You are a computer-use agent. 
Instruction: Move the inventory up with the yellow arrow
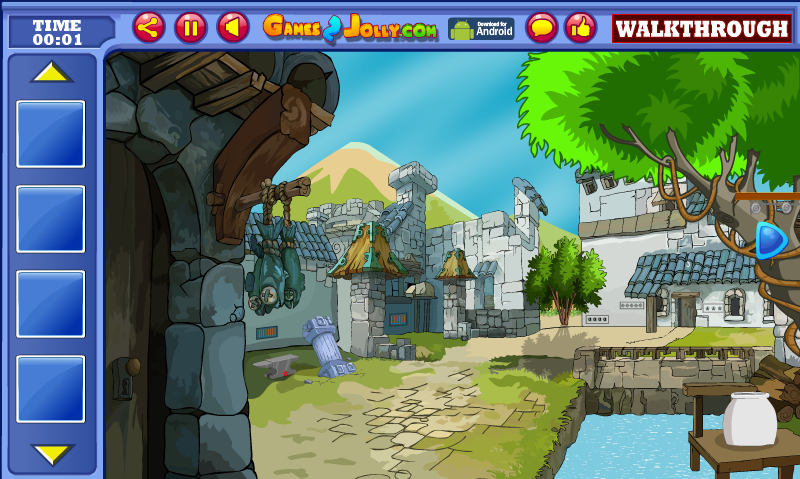click(51, 73)
